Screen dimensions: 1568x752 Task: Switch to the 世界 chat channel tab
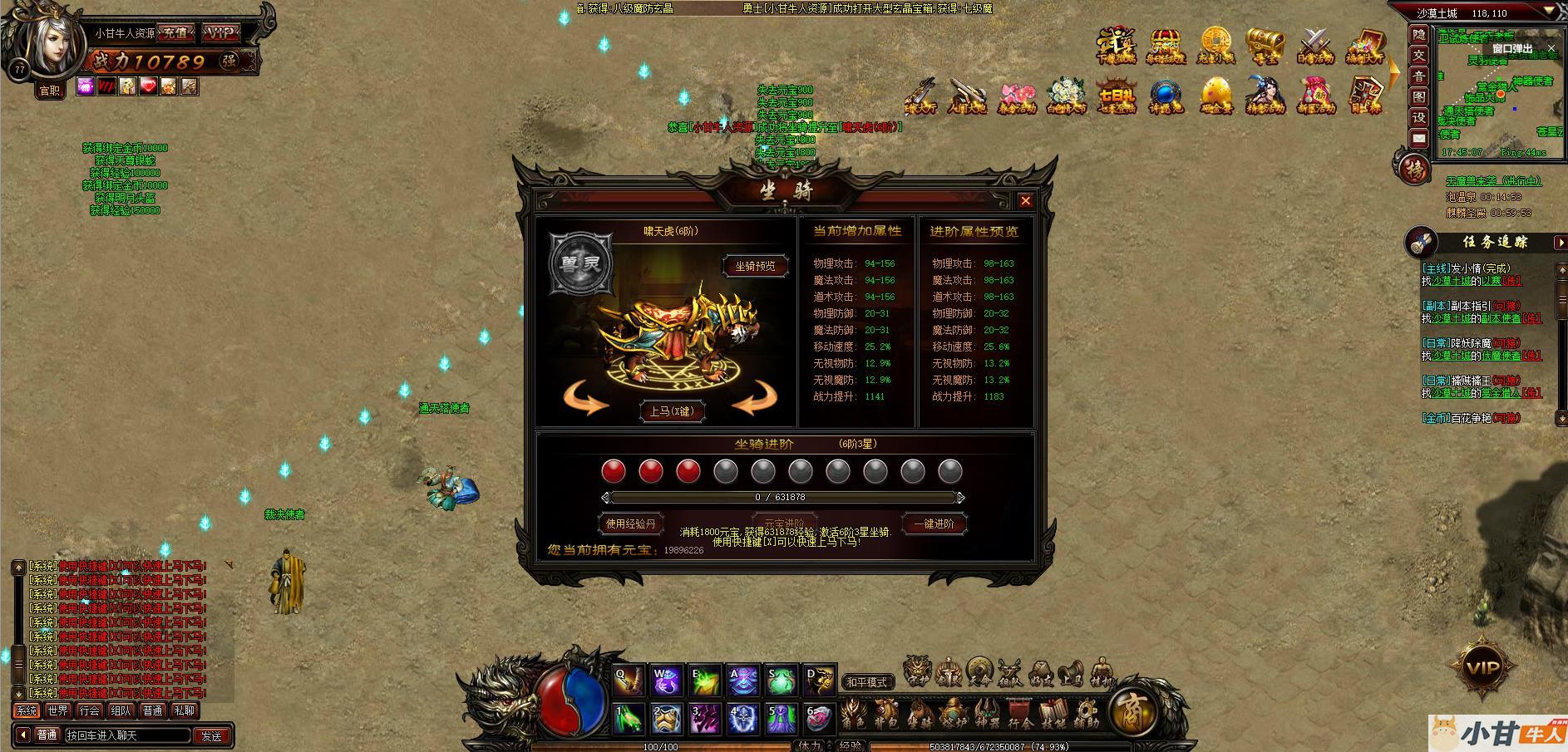58,710
